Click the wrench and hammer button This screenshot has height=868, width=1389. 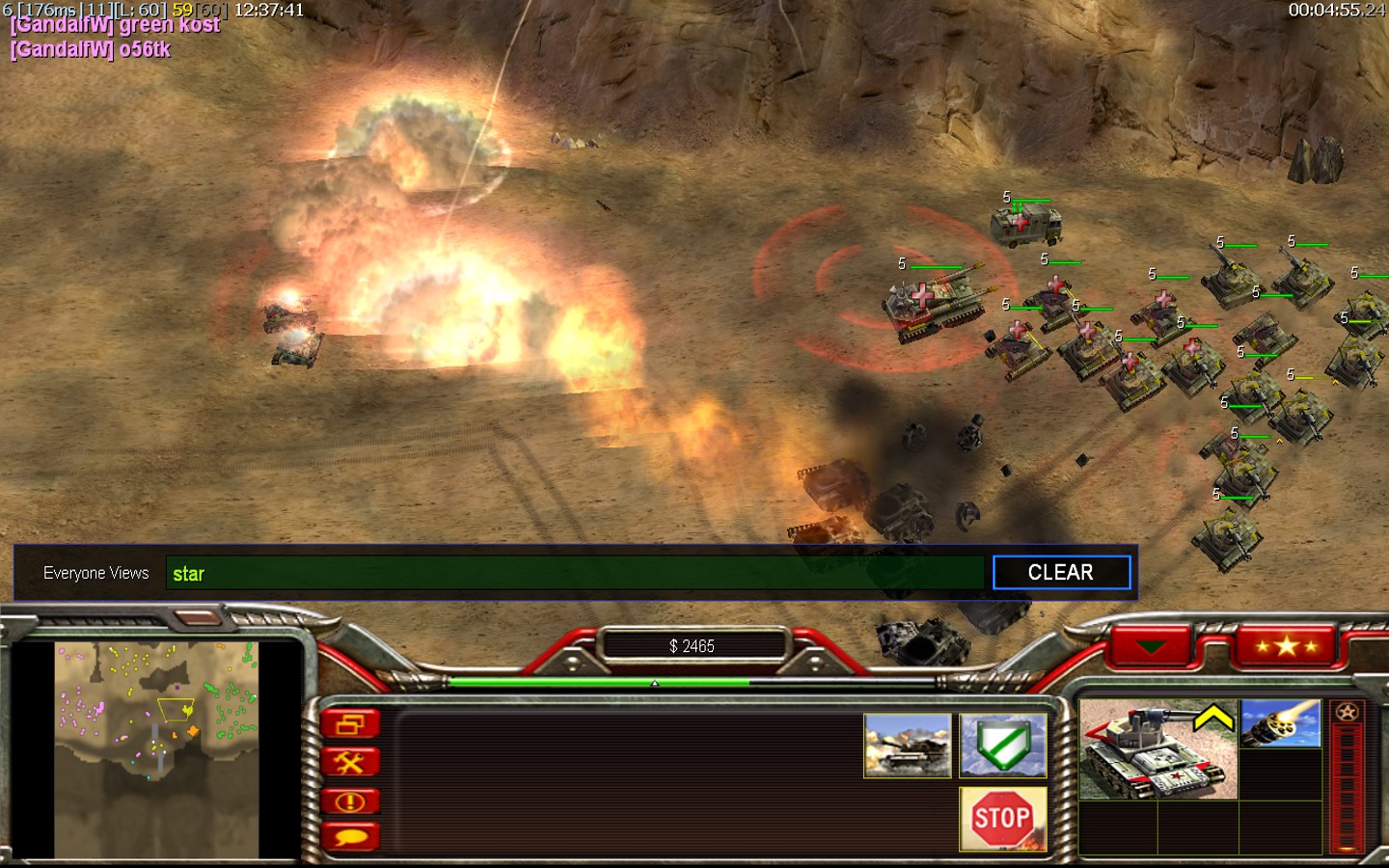[x=350, y=763]
